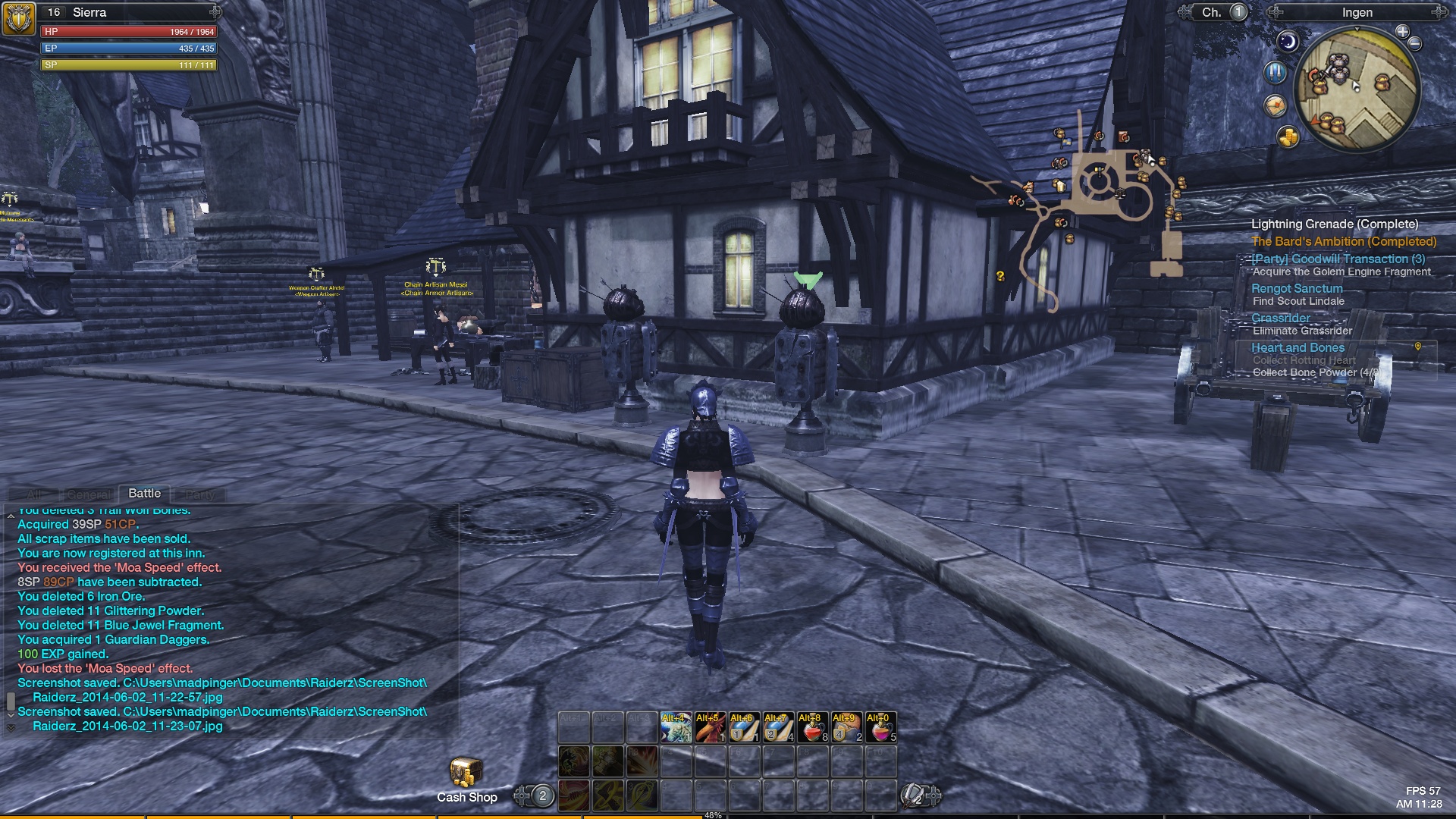
Task: Zoom out the minimap with minus button
Action: pyautogui.click(x=1415, y=44)
